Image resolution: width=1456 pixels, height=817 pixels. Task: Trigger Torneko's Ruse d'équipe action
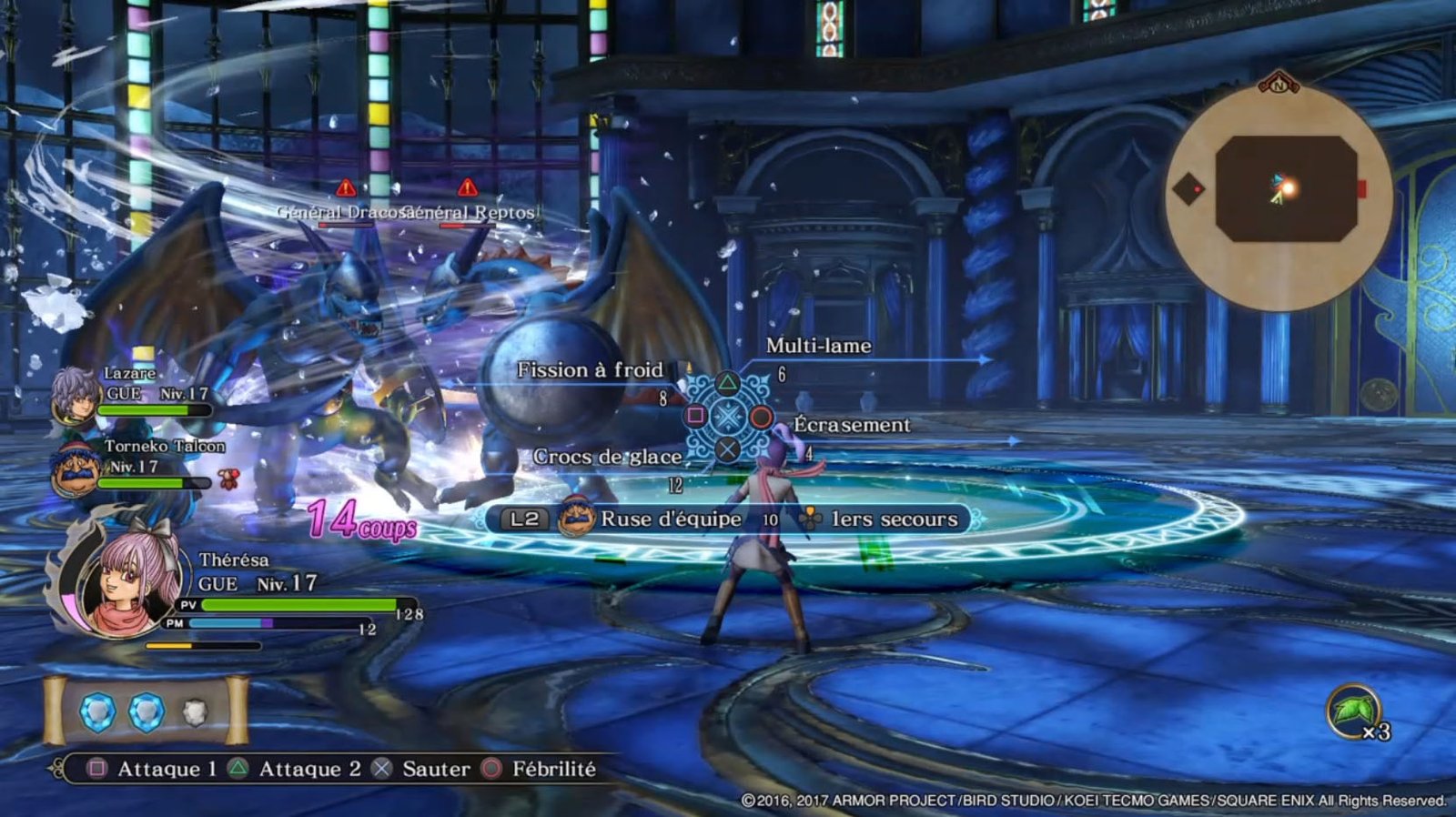coord(670,519)
